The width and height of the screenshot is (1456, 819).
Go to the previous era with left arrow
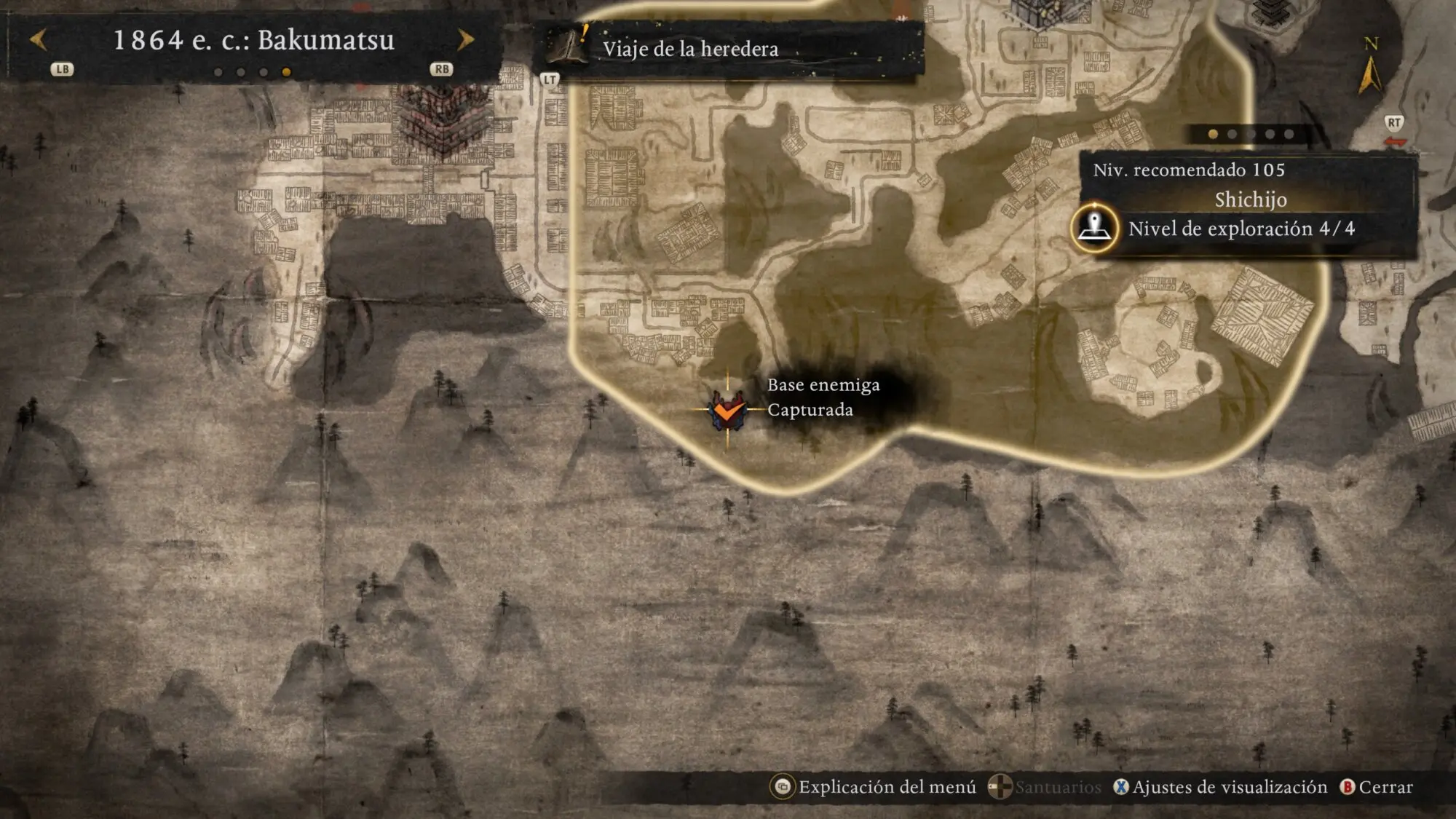[39, 39]
